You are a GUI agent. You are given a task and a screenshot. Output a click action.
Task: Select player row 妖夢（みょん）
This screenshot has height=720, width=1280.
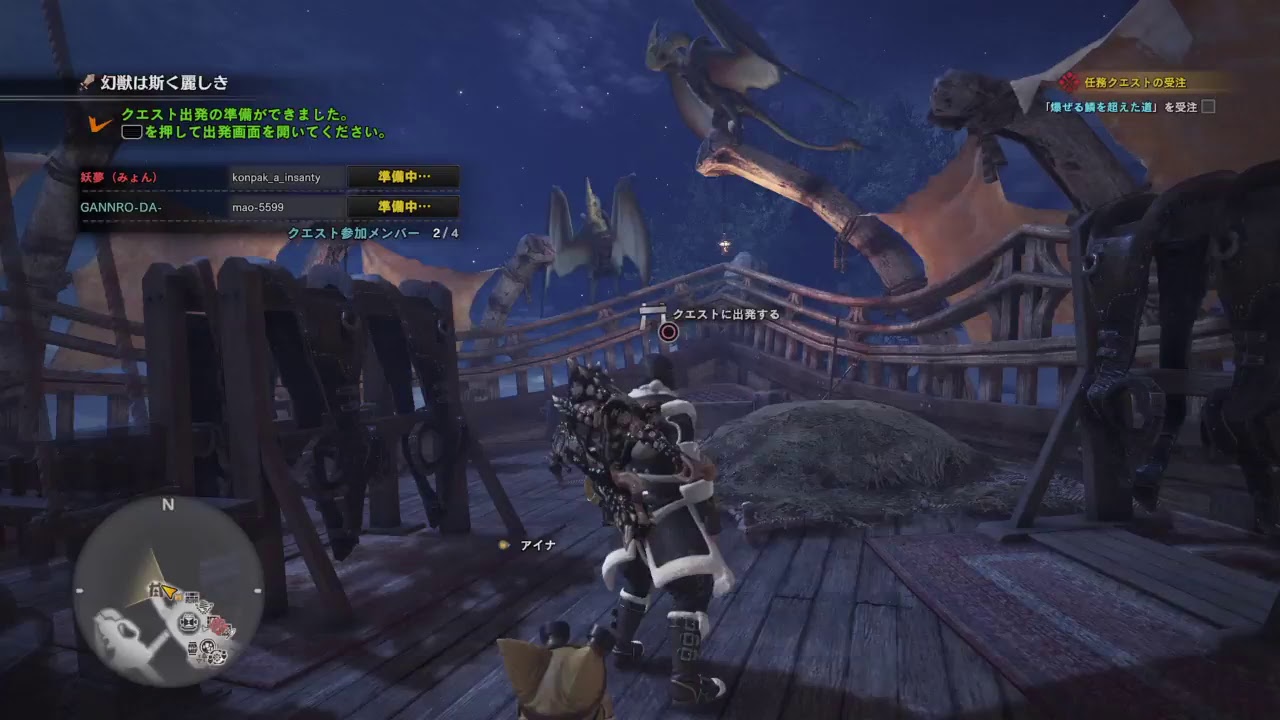(x=269, y=177)
